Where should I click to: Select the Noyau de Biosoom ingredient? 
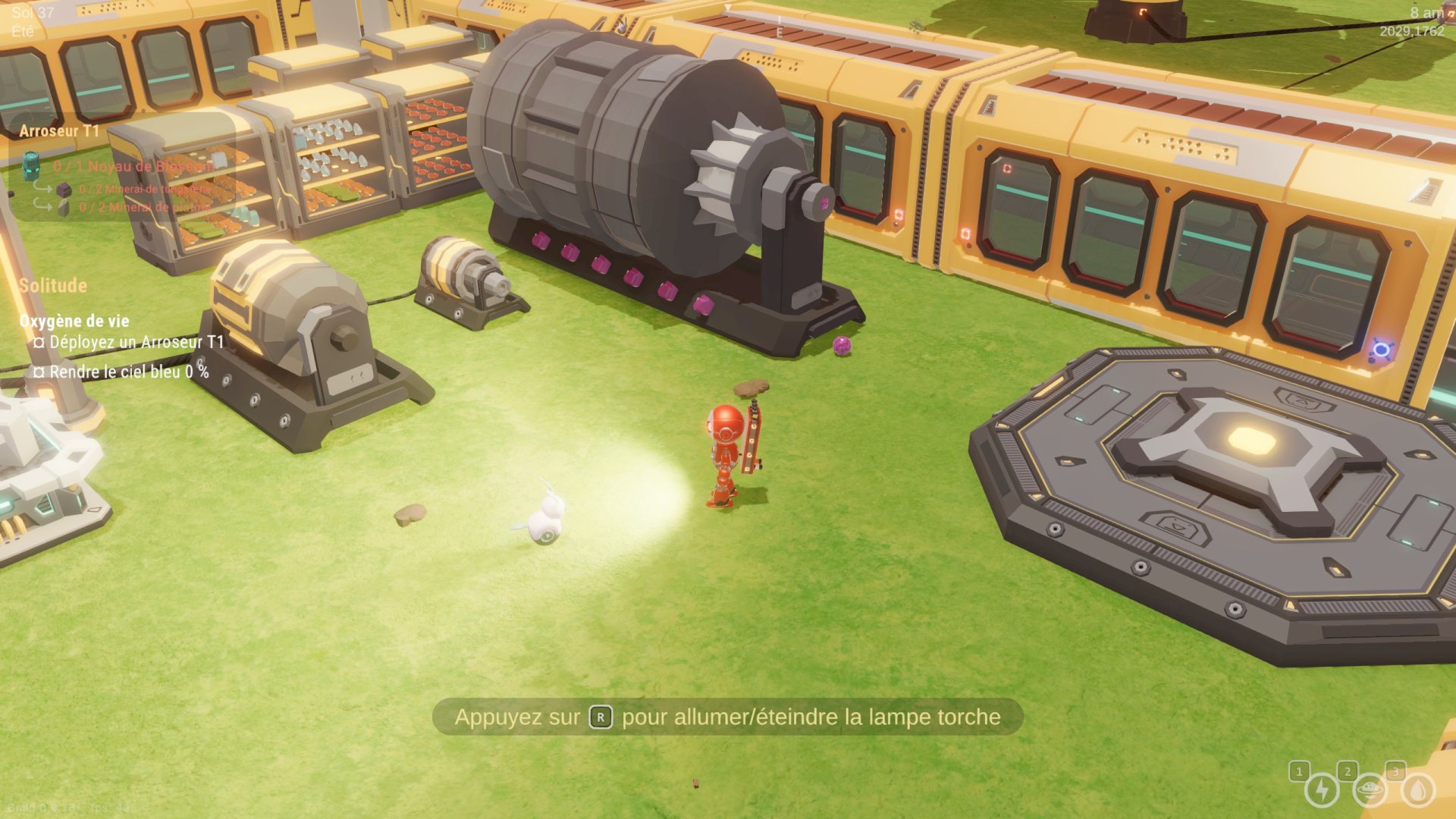[133, 166]
